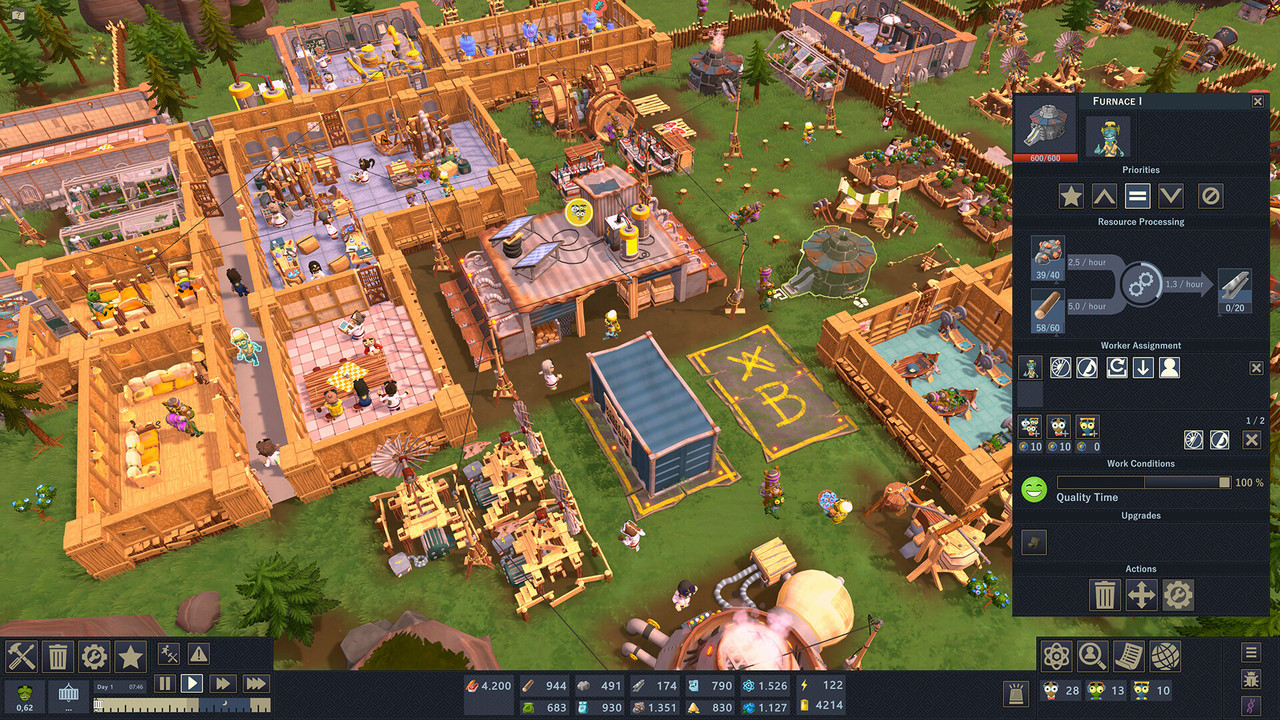Select the equals-sign normal priority button
The height and width of the screenshot is (720, 1280).
(1138, 196)
